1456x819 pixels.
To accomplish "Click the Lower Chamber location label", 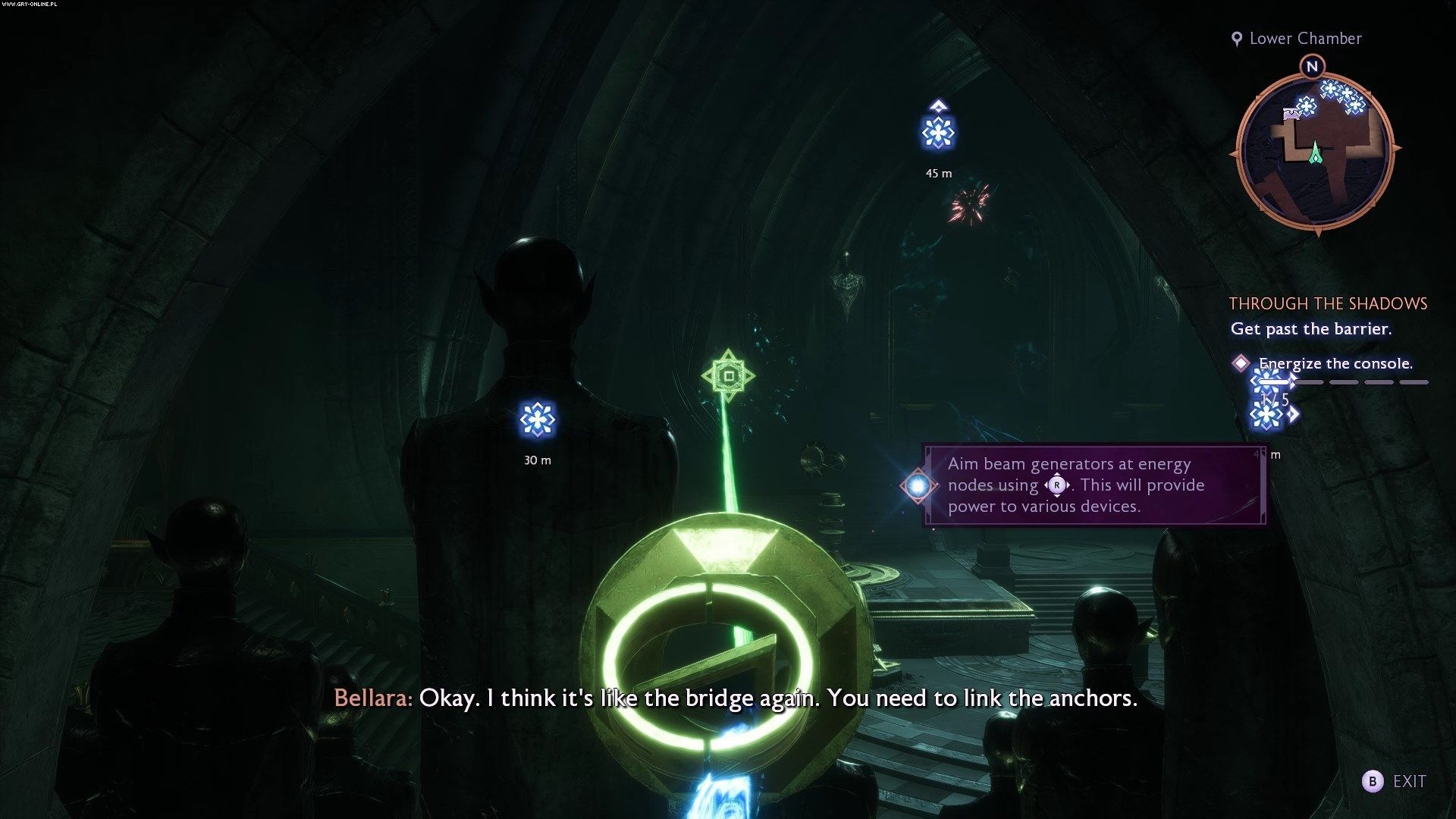I will [x=1304, y=39].
